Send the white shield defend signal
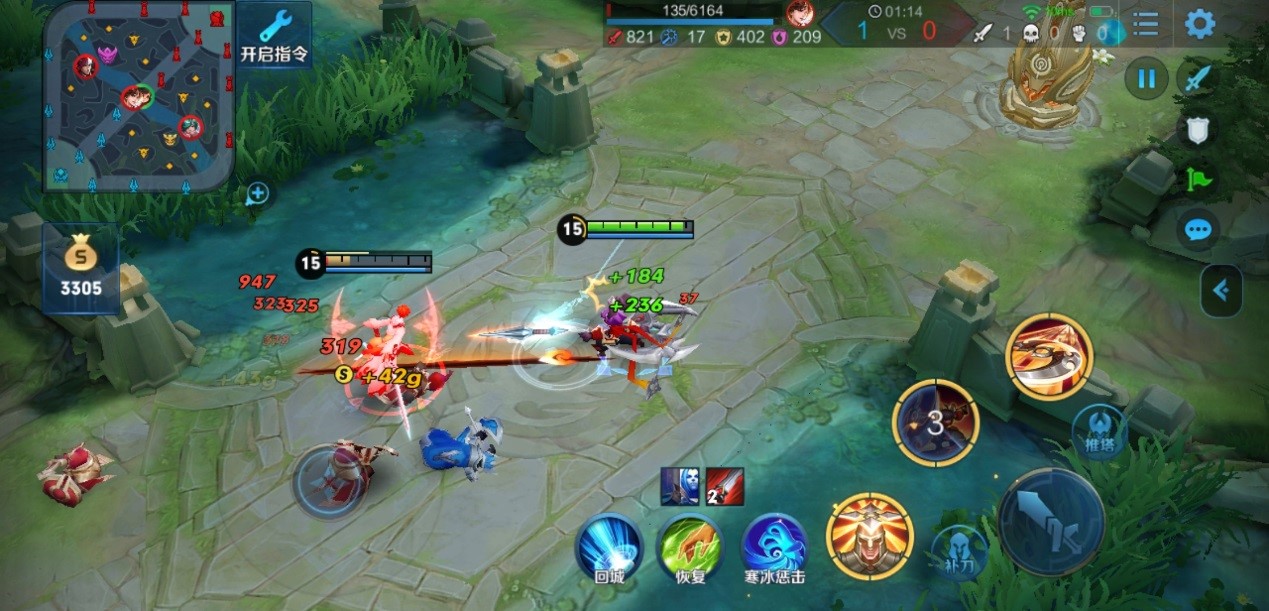Screen dimensions: 1269x611 [x=1196, y=129]
